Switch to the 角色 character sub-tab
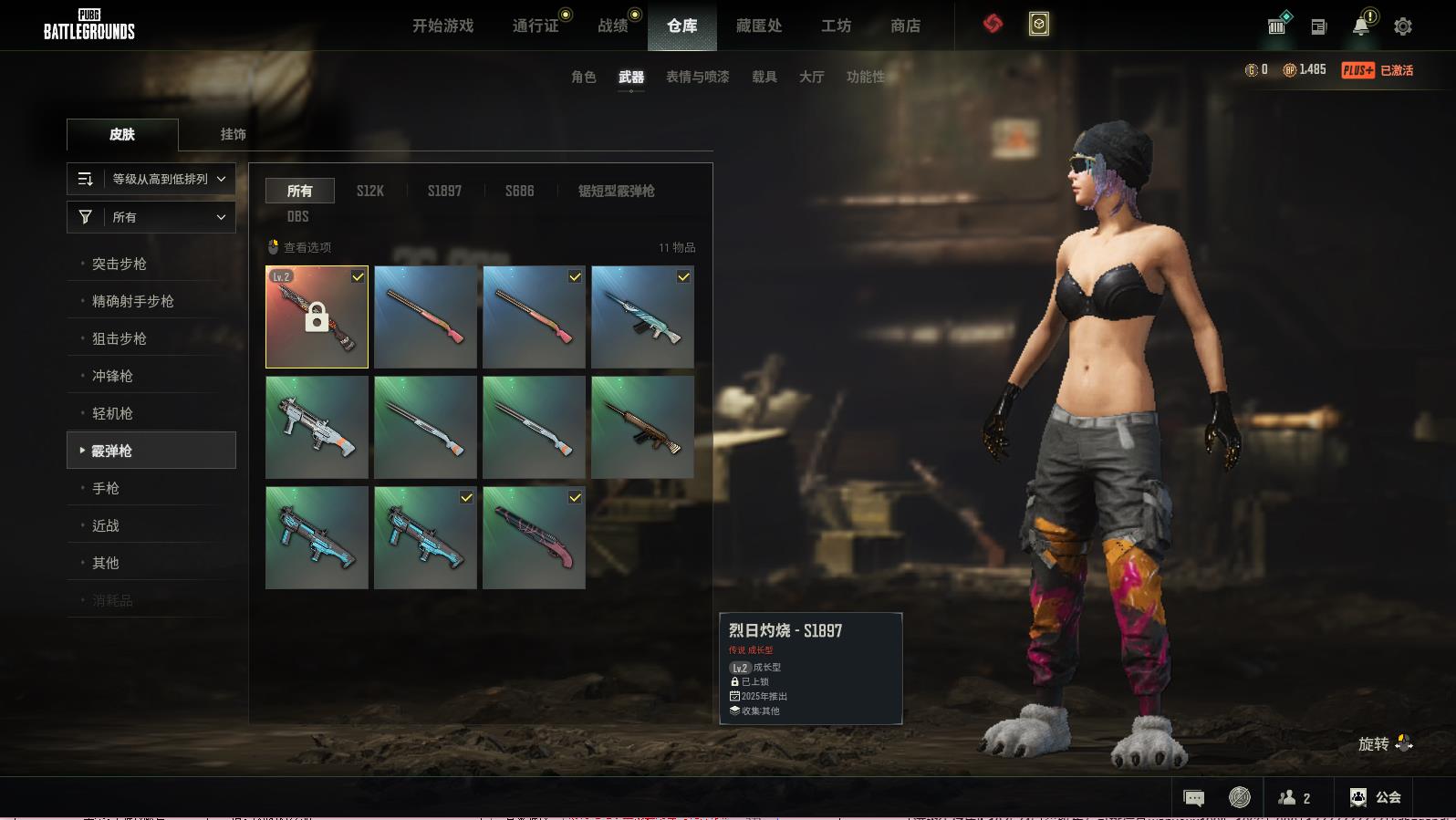This screenshot has width=1456, height=820. (583, 77)
